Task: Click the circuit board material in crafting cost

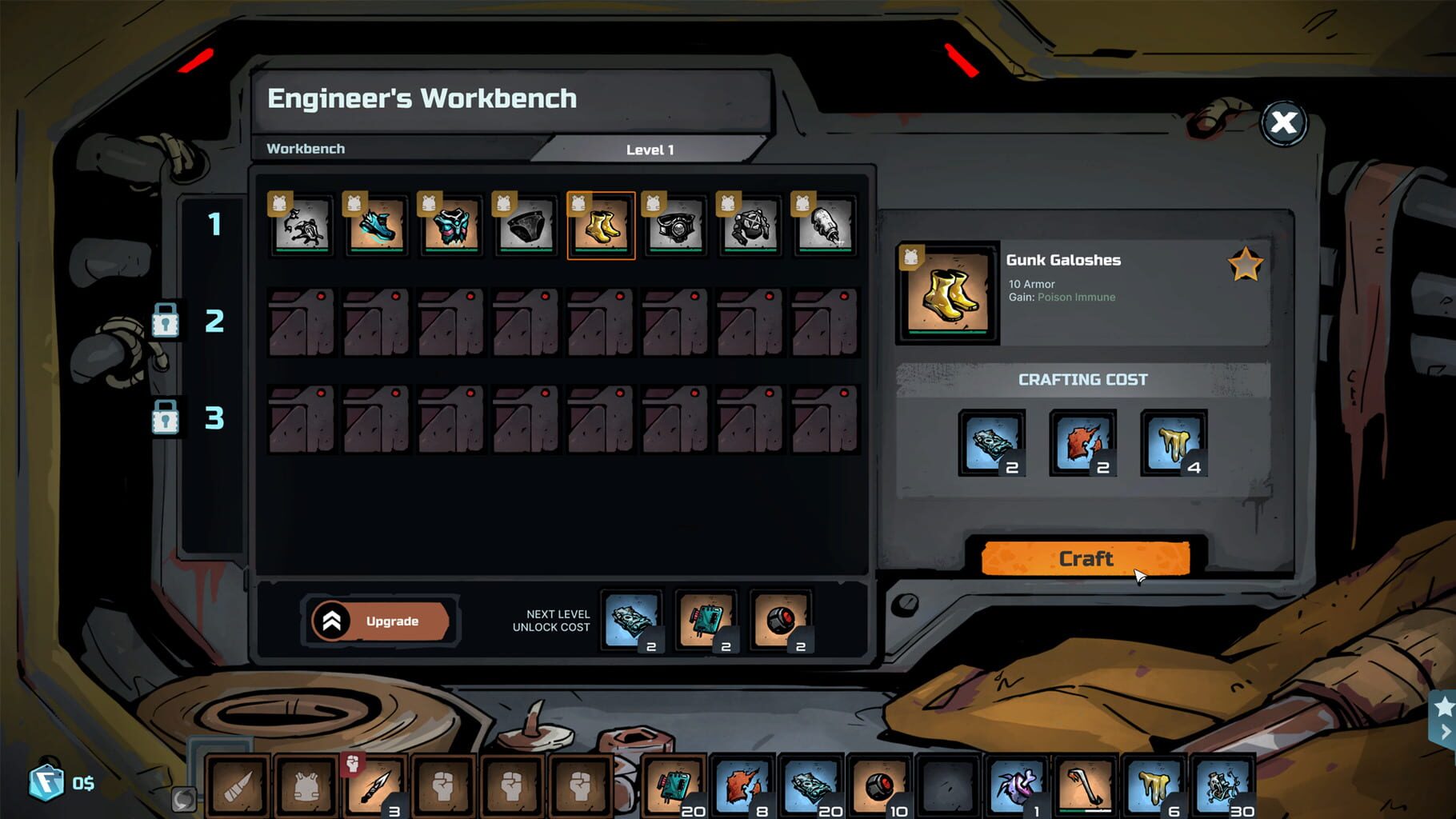Action: tap(992, 444)
